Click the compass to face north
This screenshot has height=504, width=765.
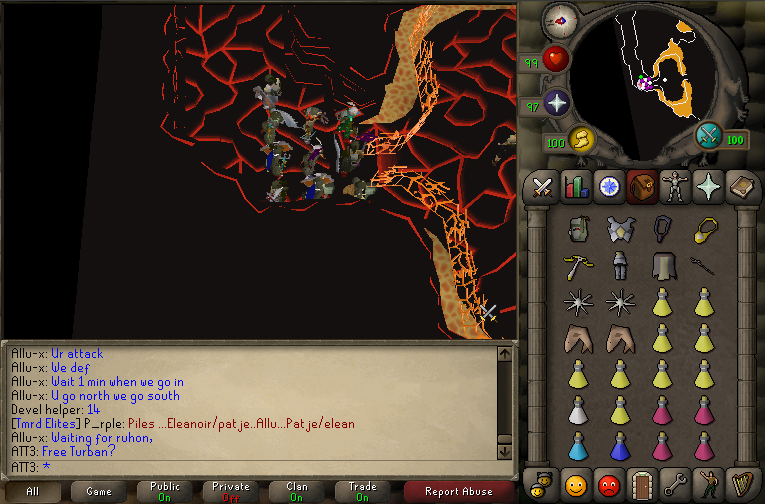tap(559, 20)
